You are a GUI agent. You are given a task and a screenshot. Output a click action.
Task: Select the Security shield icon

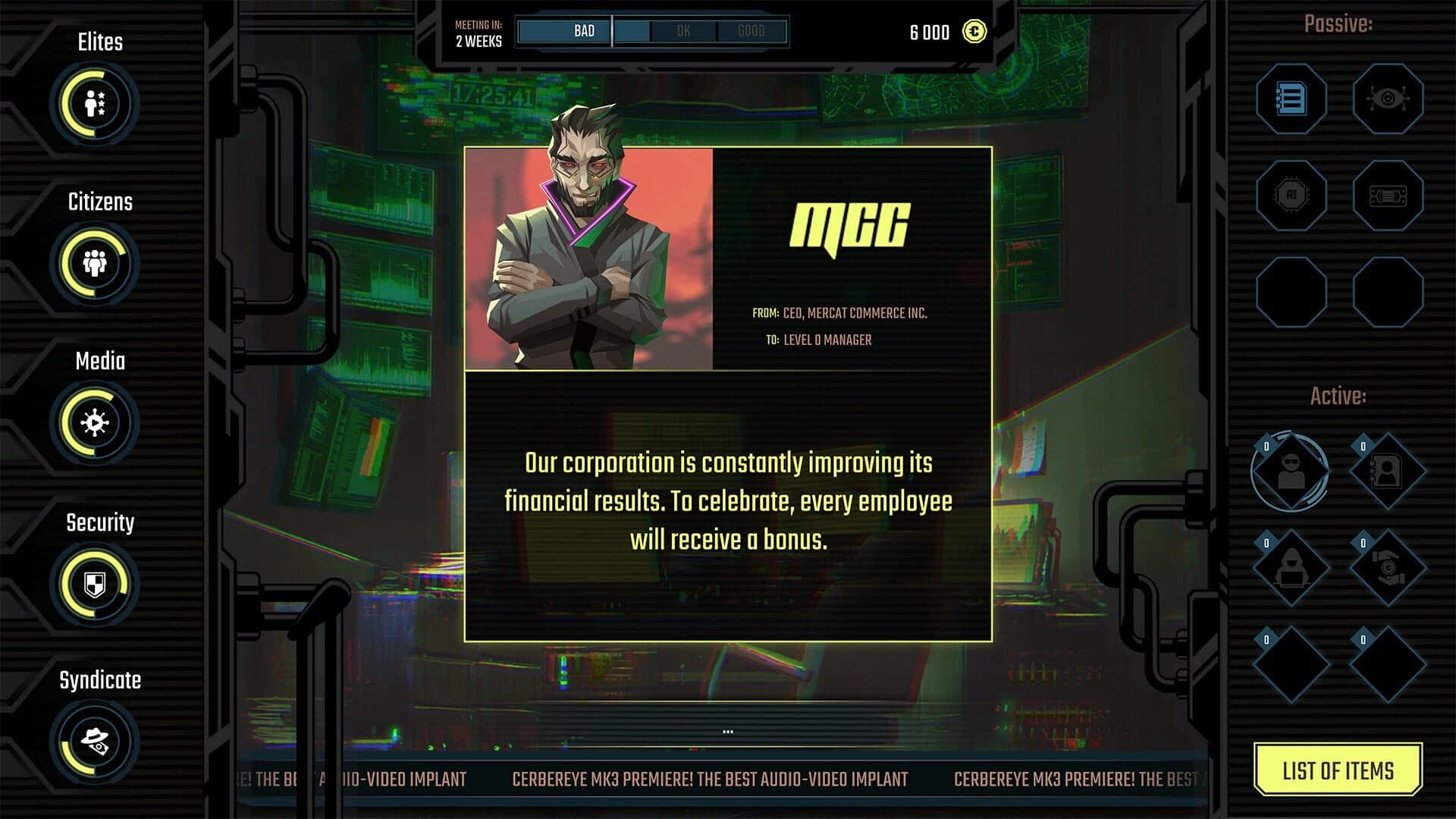click(x=96, y=582)
